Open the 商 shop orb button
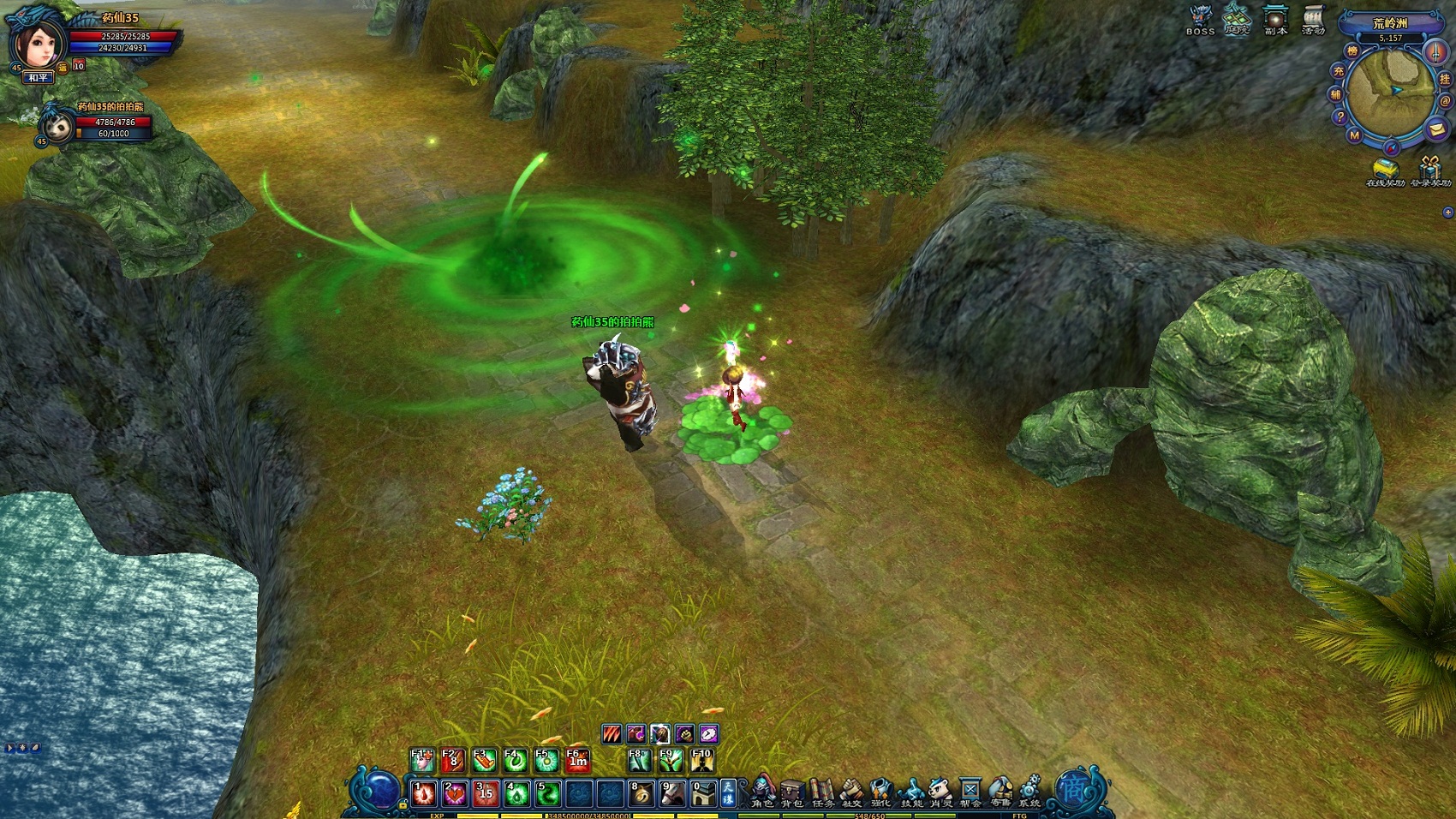Viewport: 1456px width, 819px height. click(1072, 789)
